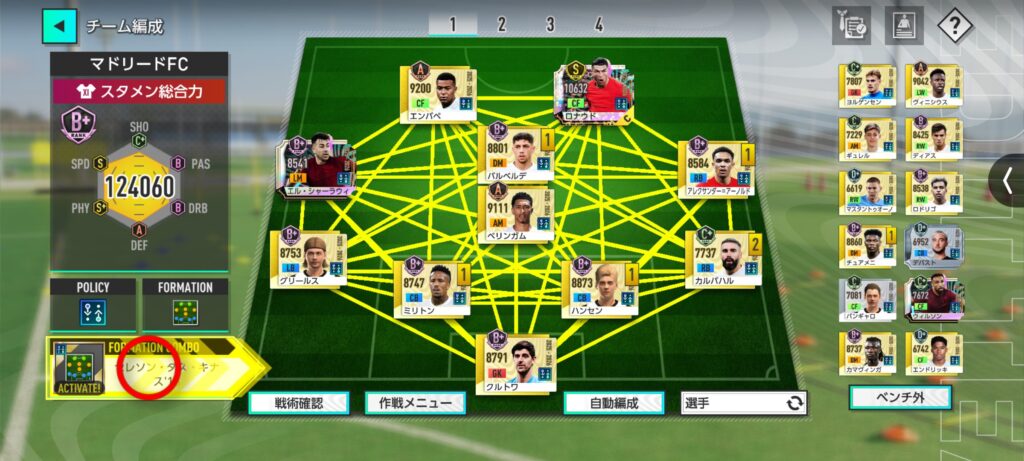The width and height of the screenshot is (1024, 461).
Task: Open the POLICY panel
Action: point(93,304)
